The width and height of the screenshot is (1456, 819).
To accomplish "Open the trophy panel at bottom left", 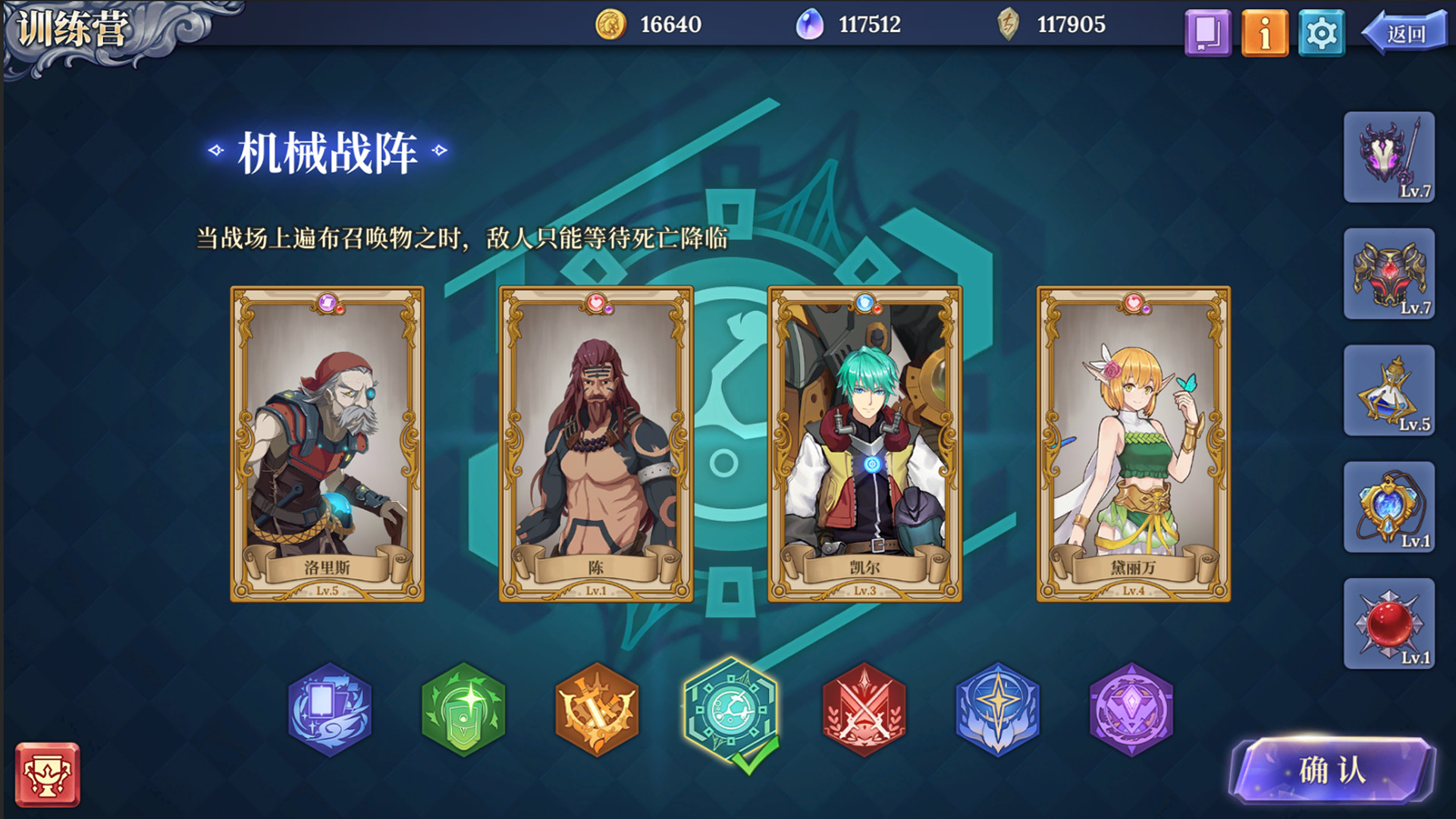I will [x=49, y=775].
